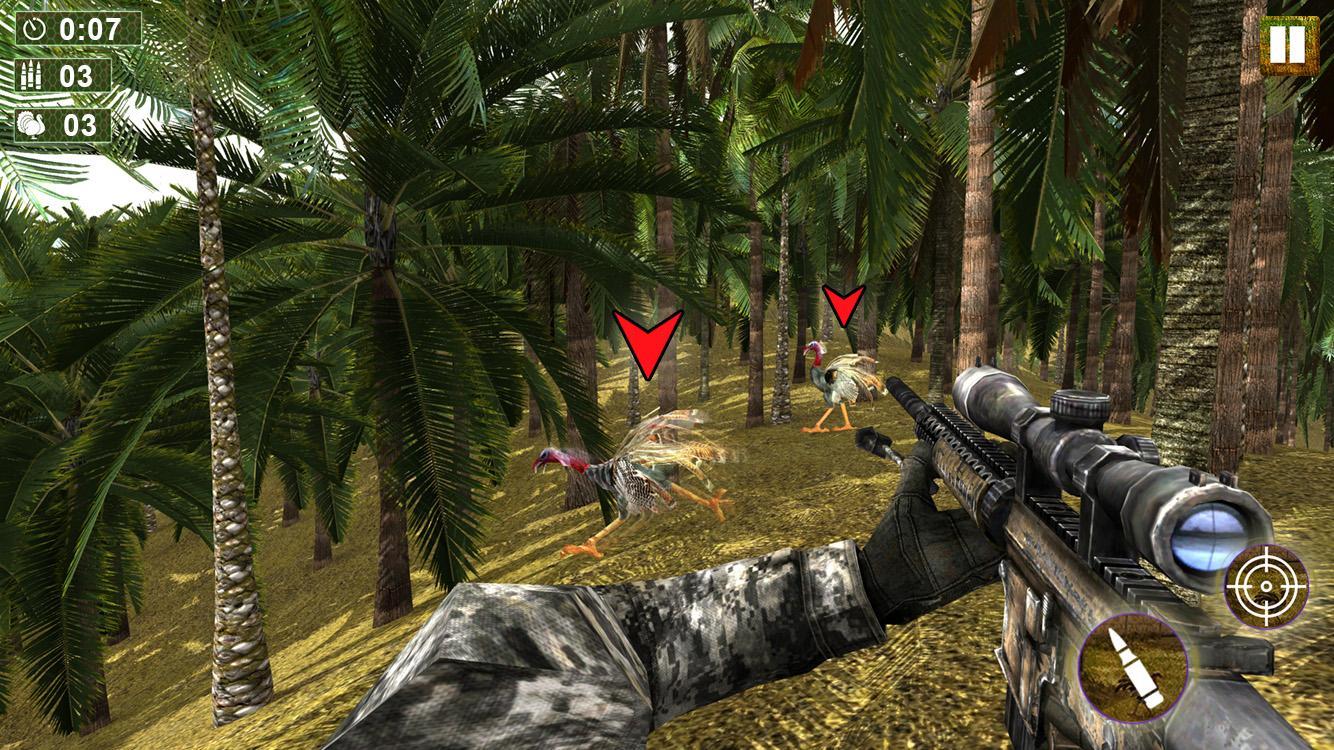Tap the stopwatch timer icon
The height and width of the screenshot is (750, 1334).
coord(36,29)
